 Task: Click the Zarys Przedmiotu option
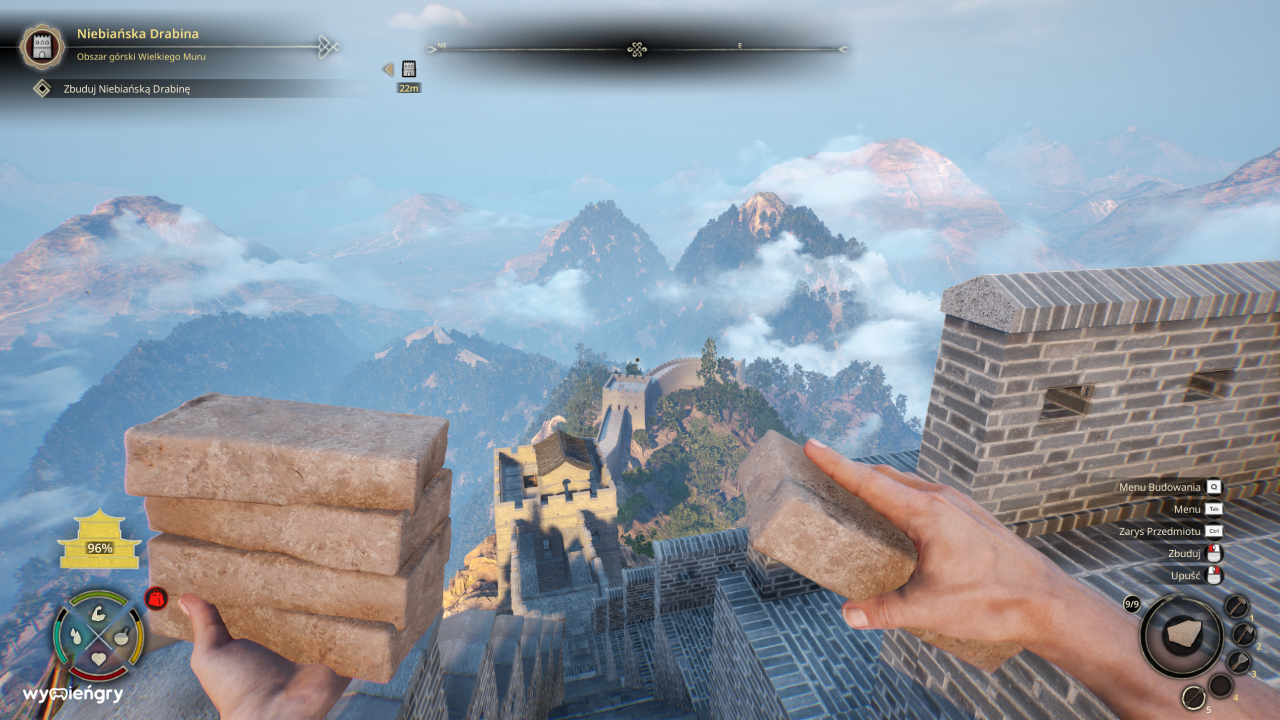(1159, 531)
